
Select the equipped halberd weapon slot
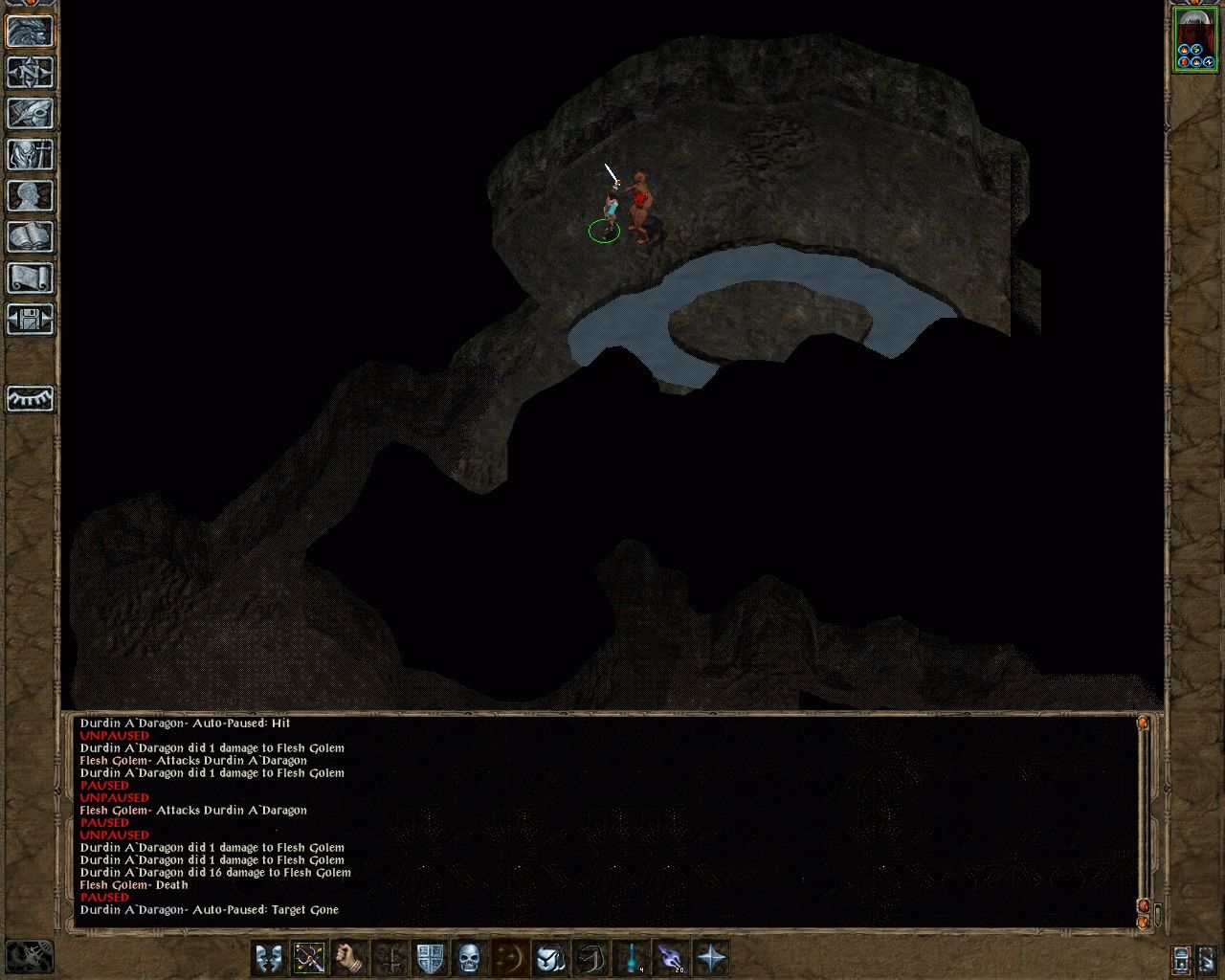pos(310,954)
